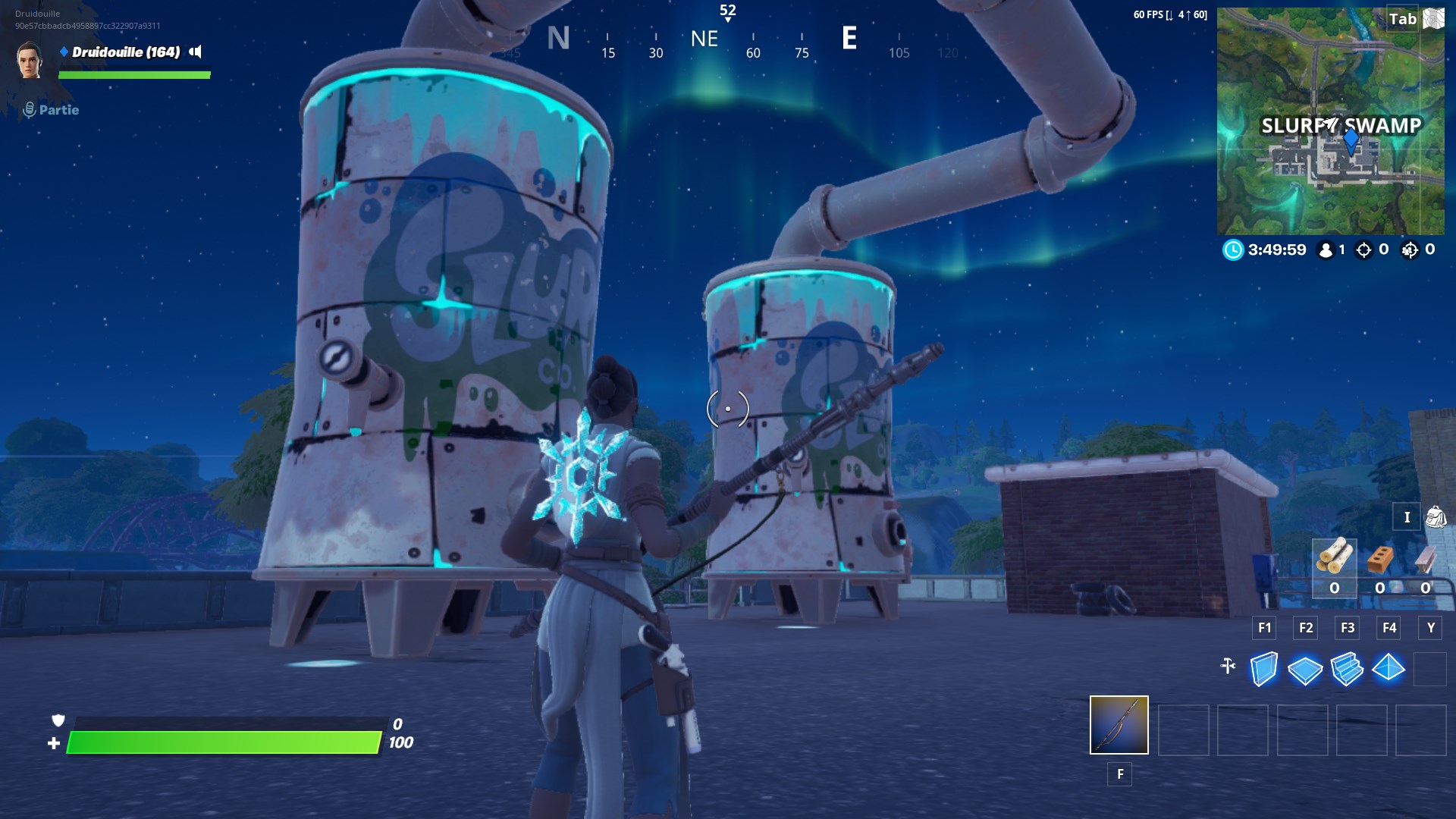Select the pyramid roof building piece
1456x819 pixels.
point(1391,670)
